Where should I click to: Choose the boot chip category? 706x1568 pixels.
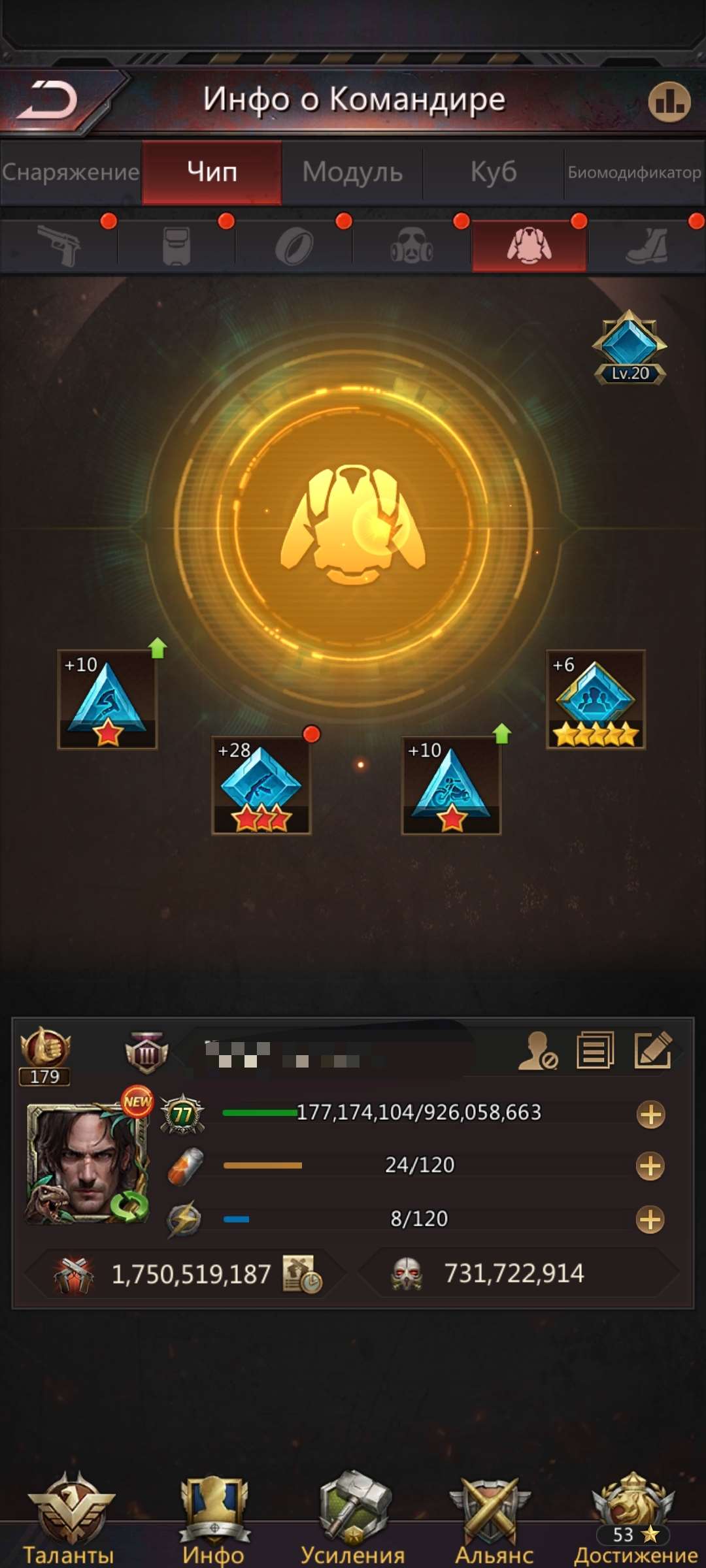coord(647,246)
